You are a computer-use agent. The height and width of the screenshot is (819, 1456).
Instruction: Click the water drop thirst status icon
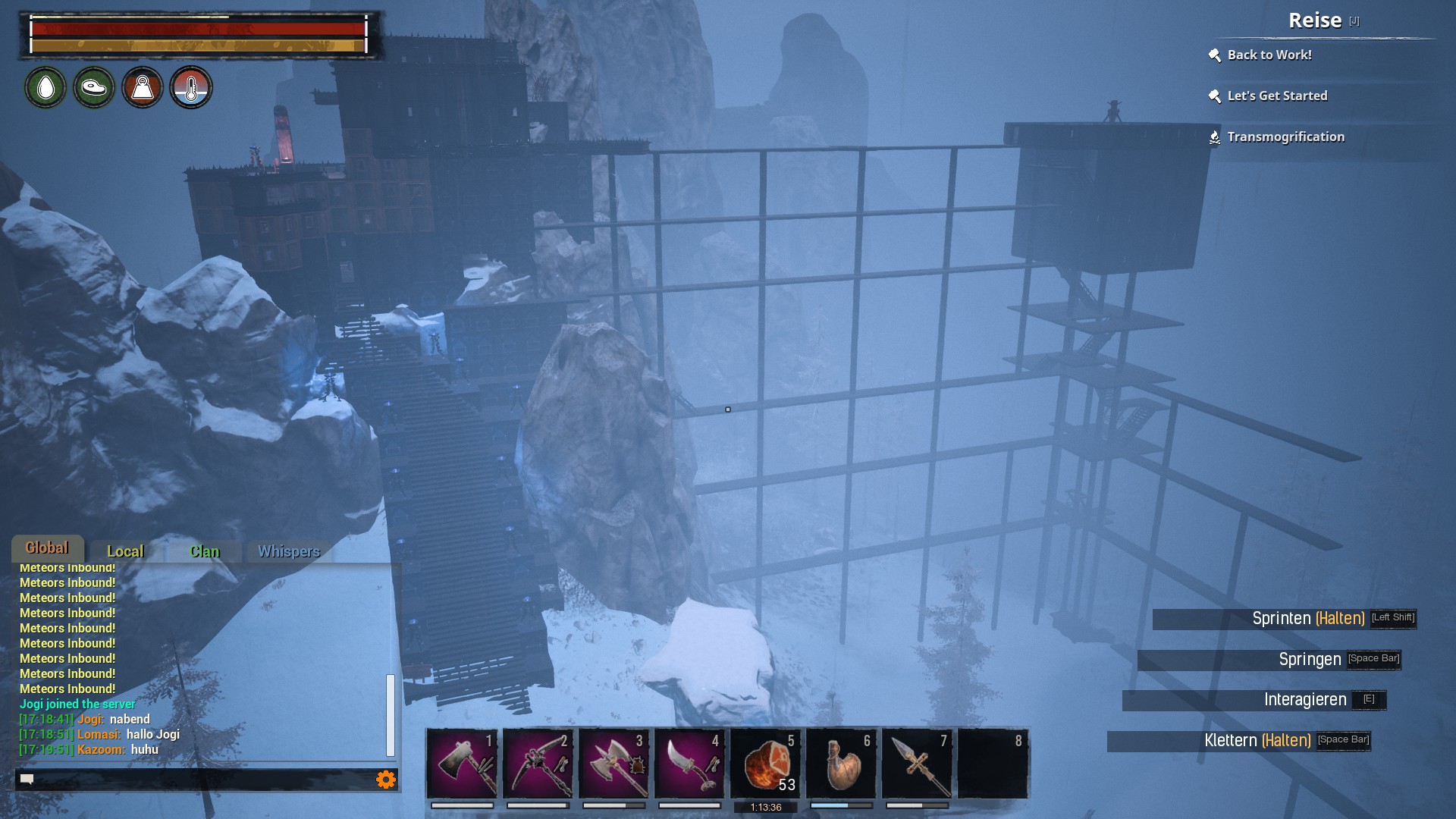click(45, 88)
